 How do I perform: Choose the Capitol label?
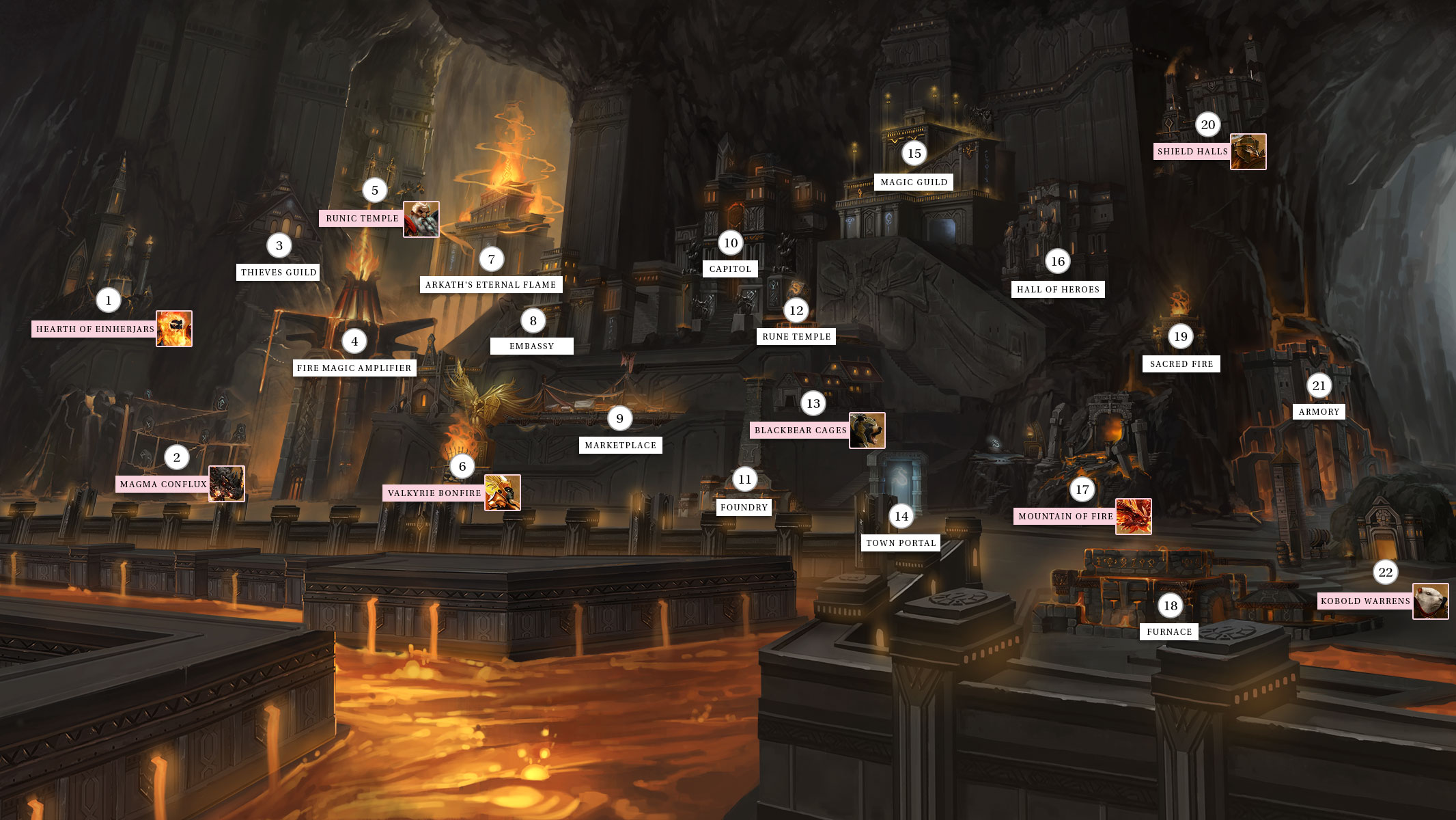coord(730,269)
